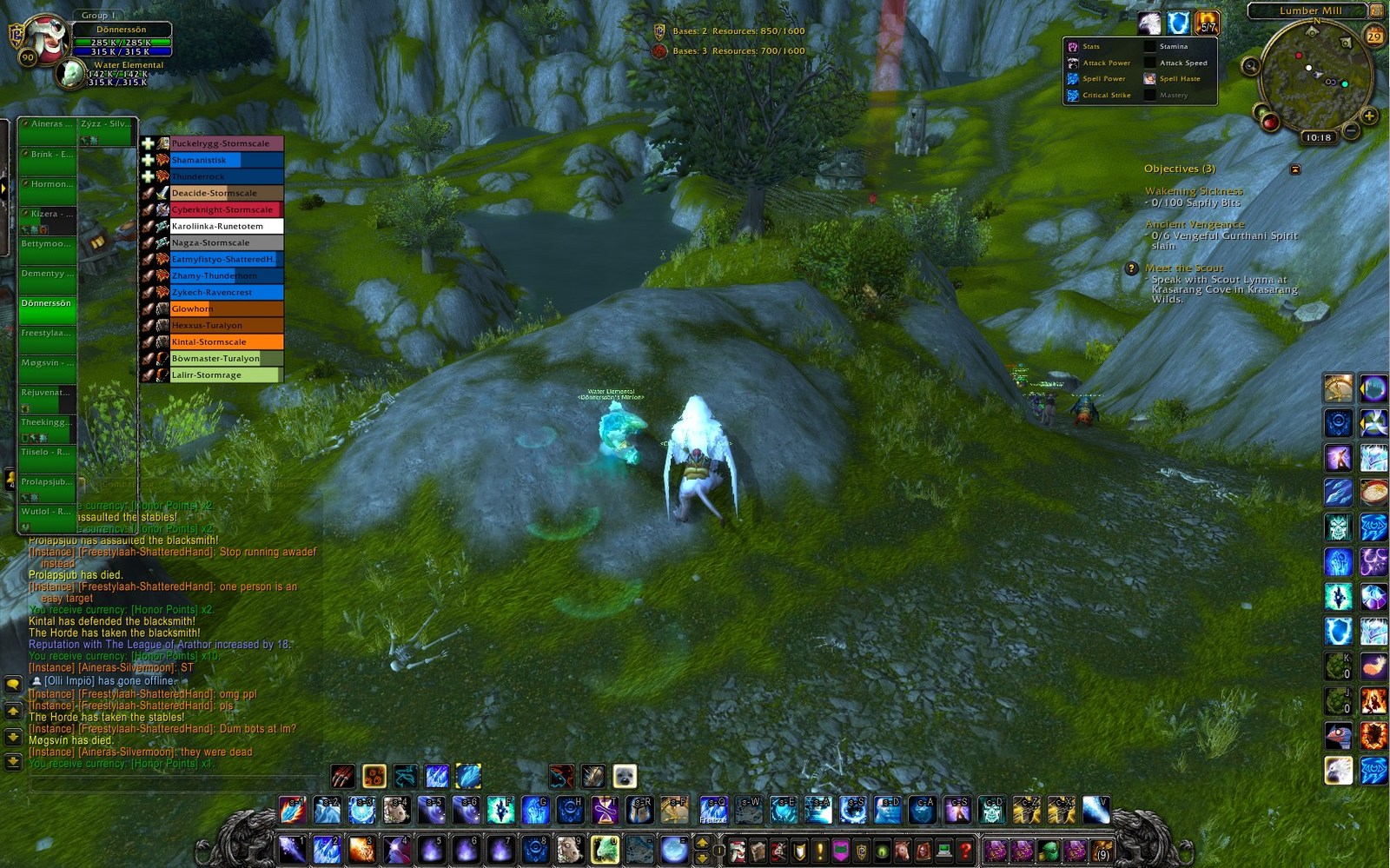Activate the Freeze pet ability slot

713,810
